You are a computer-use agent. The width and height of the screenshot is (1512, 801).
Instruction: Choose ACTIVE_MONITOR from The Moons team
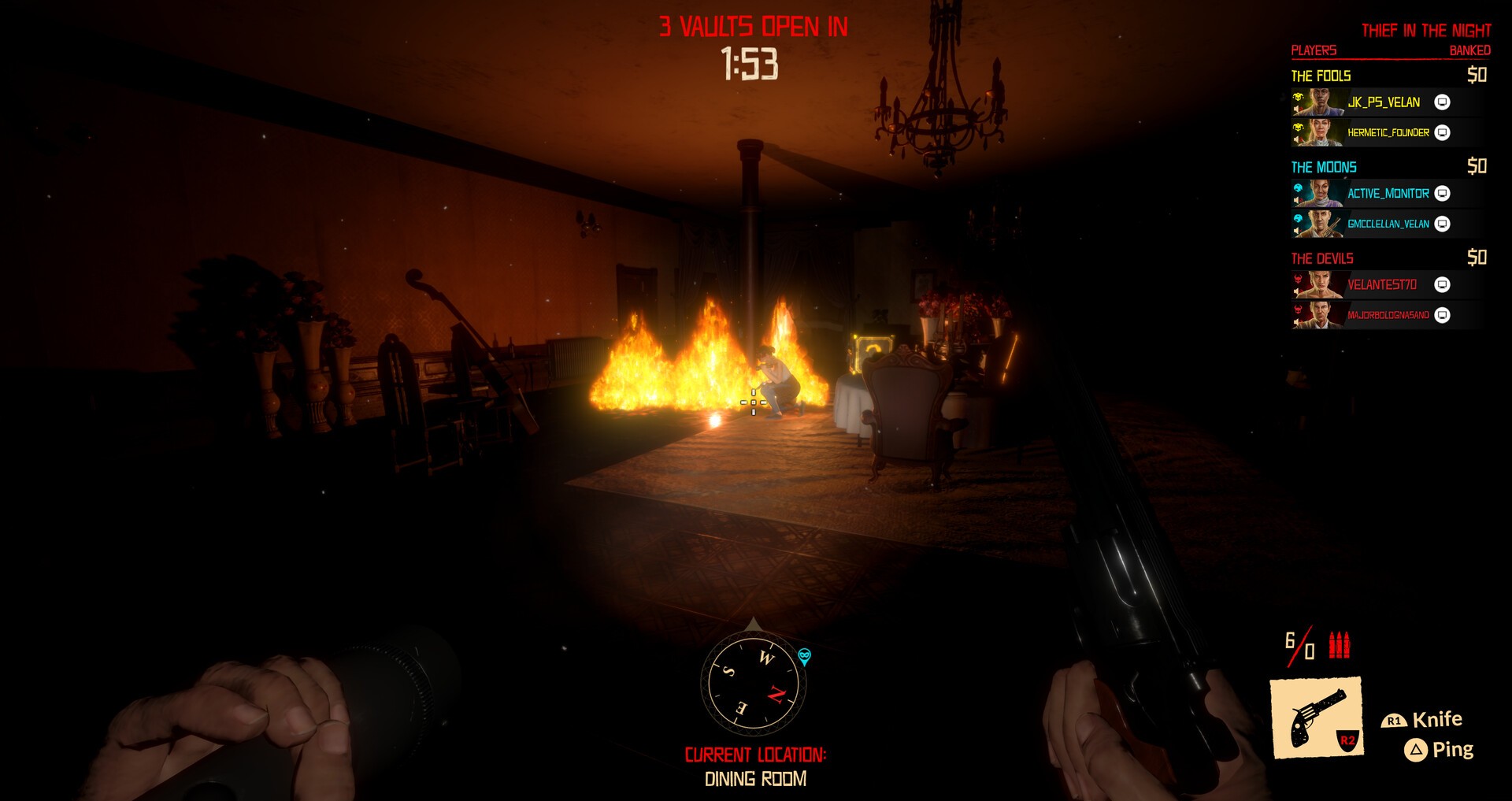[x=1388, y=194]
